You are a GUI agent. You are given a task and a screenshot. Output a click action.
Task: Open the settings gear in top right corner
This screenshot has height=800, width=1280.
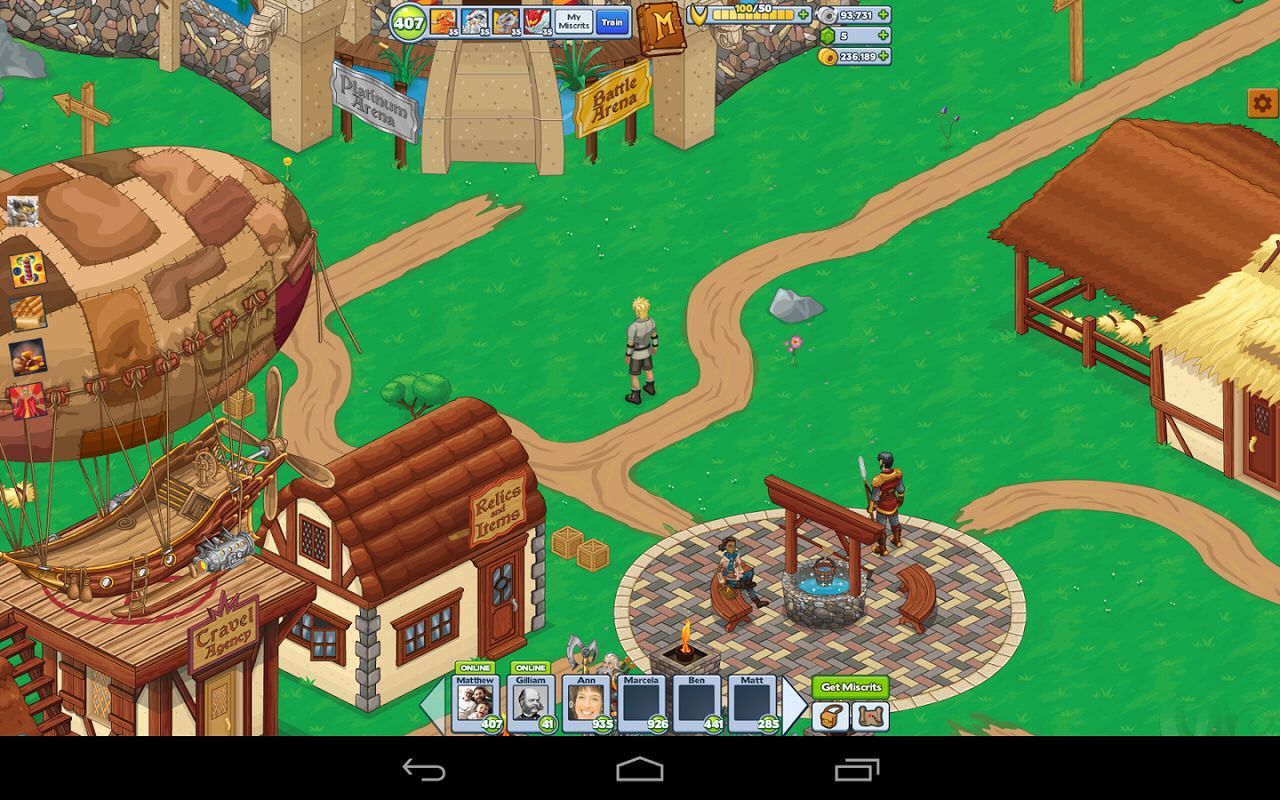pyautogui.click(x=1259, y=100)
